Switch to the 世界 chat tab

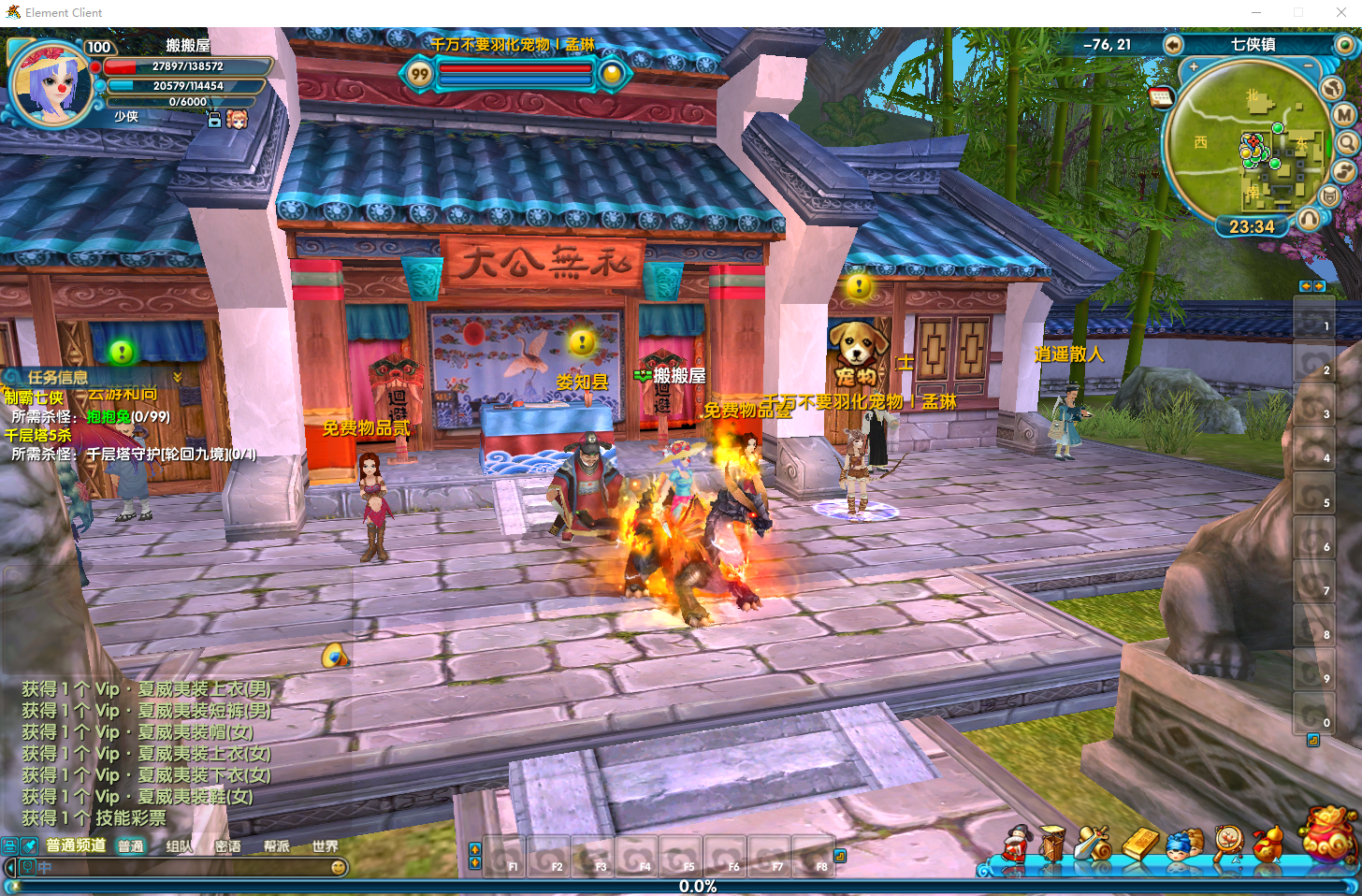[325, 845]
